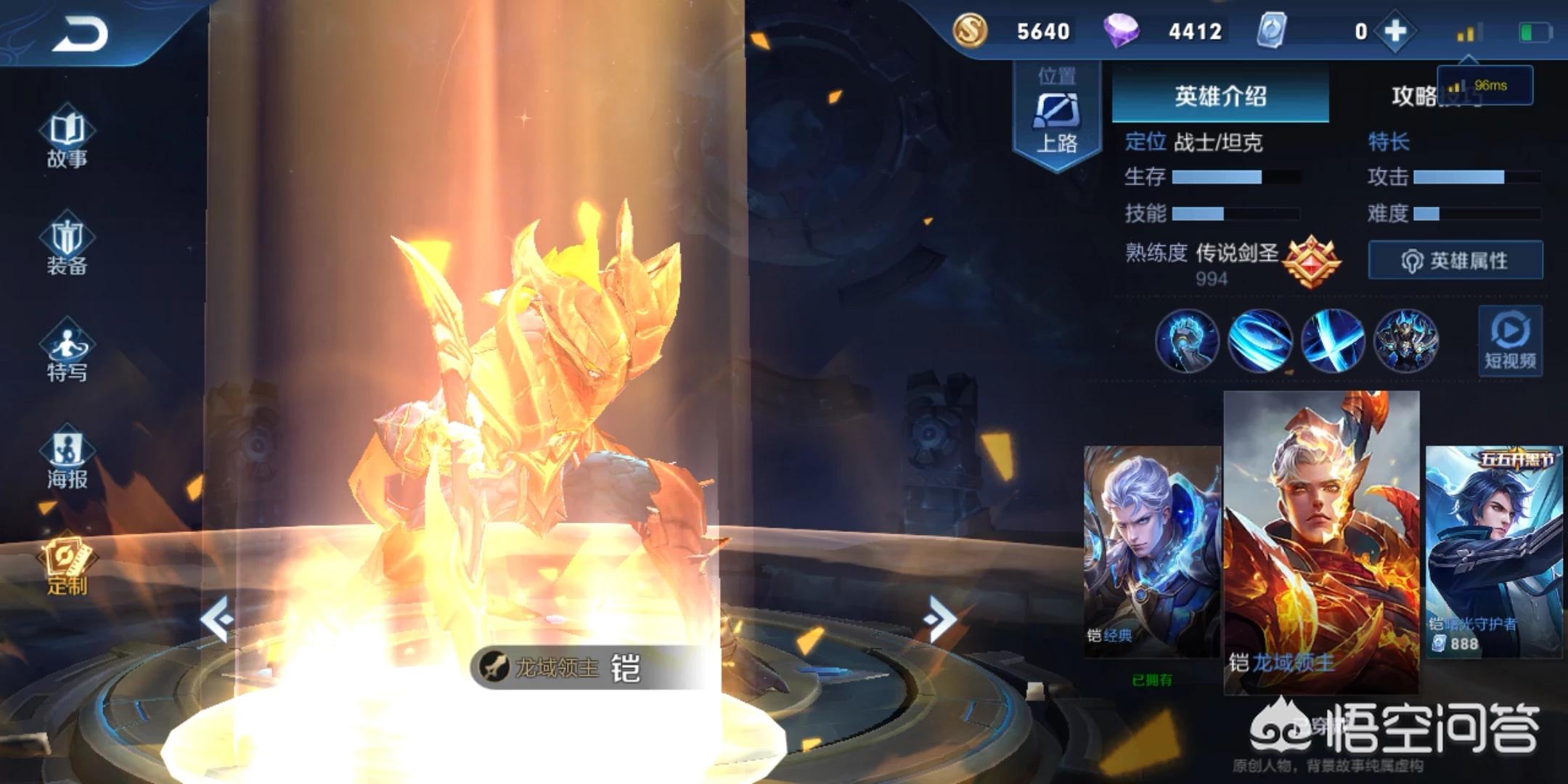The height and width of the screenshot is (784, 1568).
Task: Add currency with the plus button
Action: [x=1395, y=31]
